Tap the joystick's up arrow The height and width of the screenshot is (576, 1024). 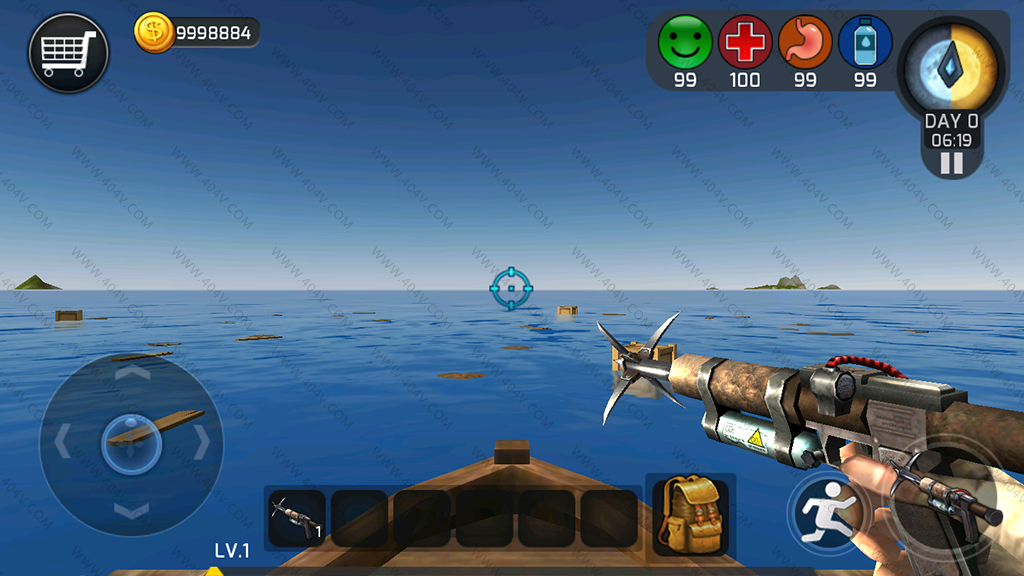click(131, 373)
